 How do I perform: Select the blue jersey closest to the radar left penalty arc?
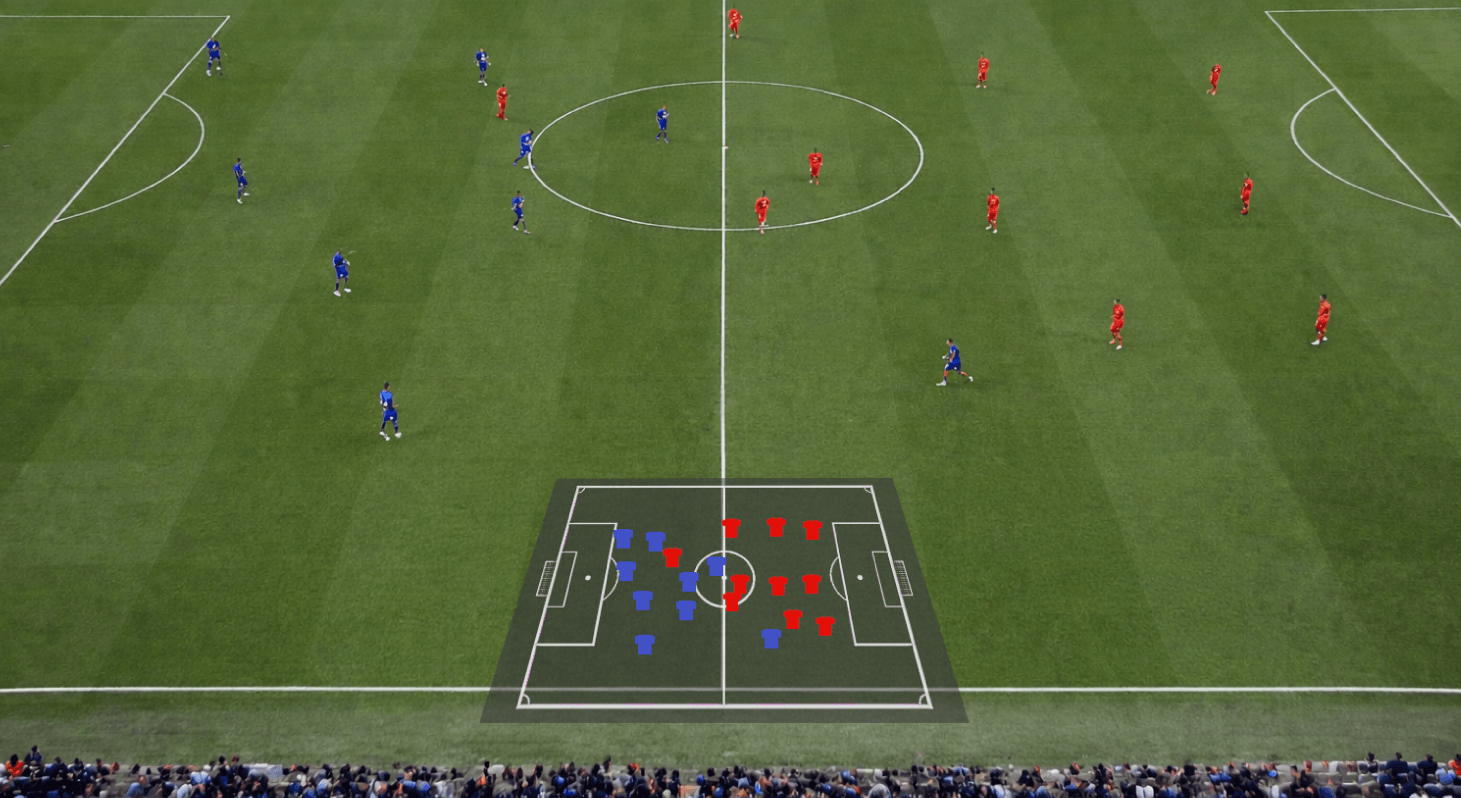click(626, 571)
